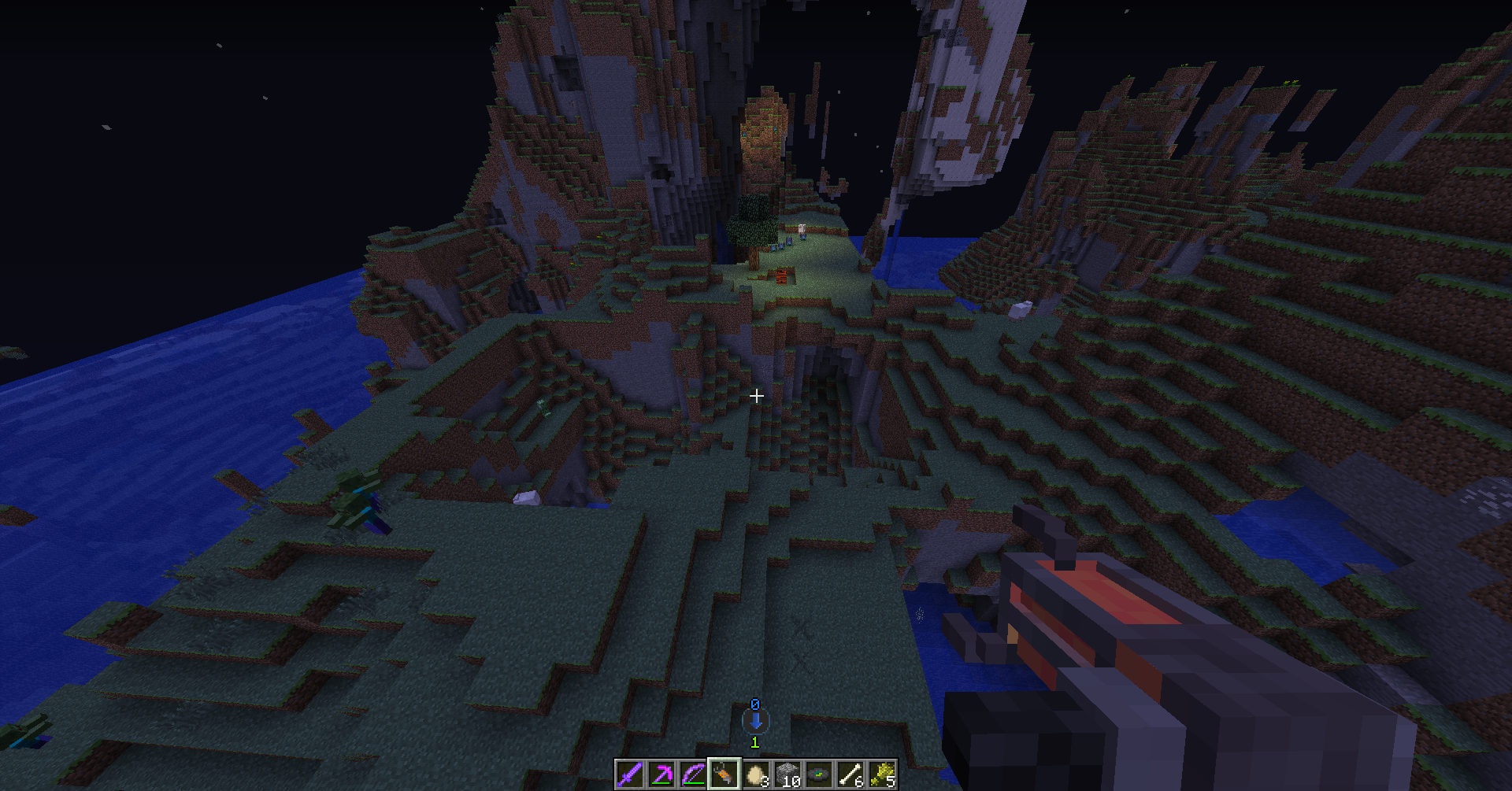Select the gray music disc slot
Viewport: 1512px width, 791px height.
click(819, 774)
